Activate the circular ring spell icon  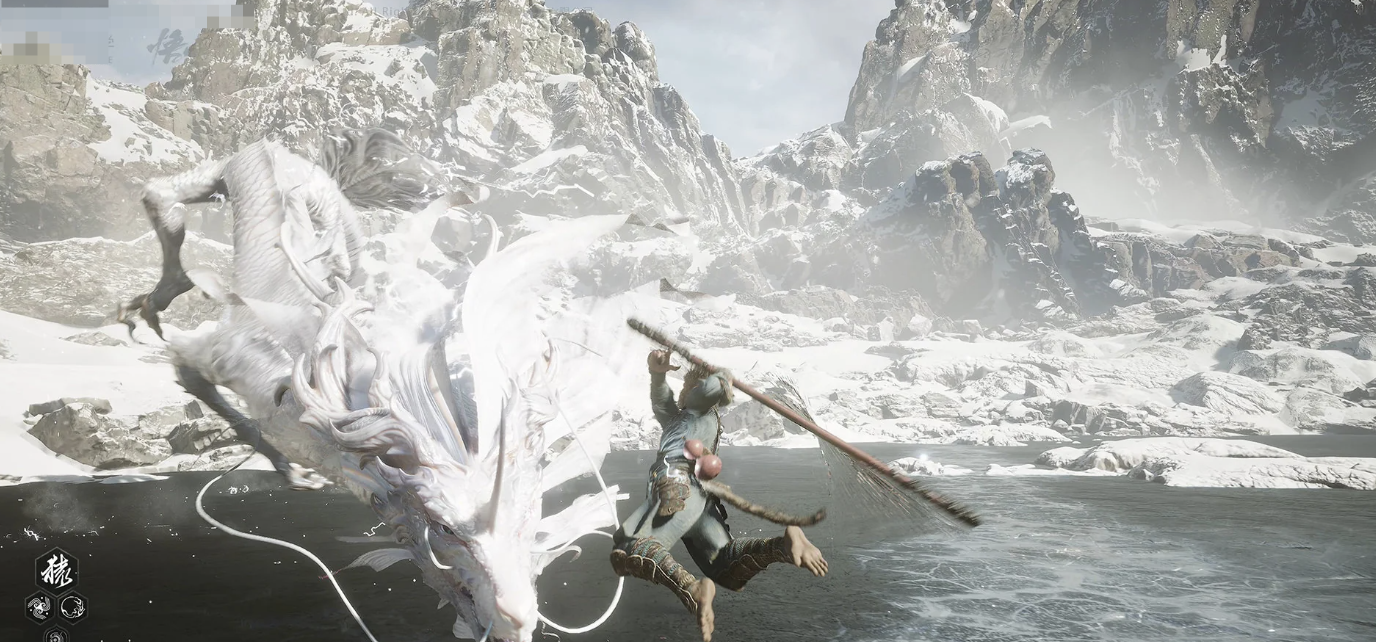tap(73, 605)
